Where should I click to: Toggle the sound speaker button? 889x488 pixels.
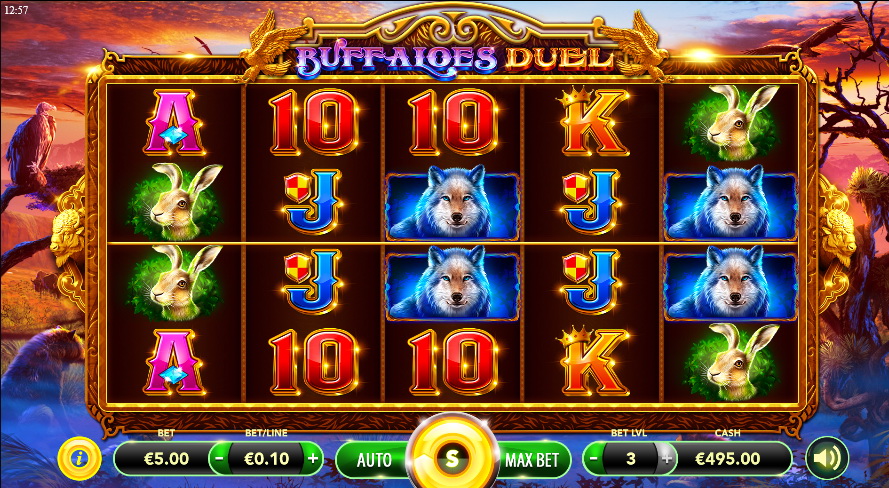pos(827,459)
